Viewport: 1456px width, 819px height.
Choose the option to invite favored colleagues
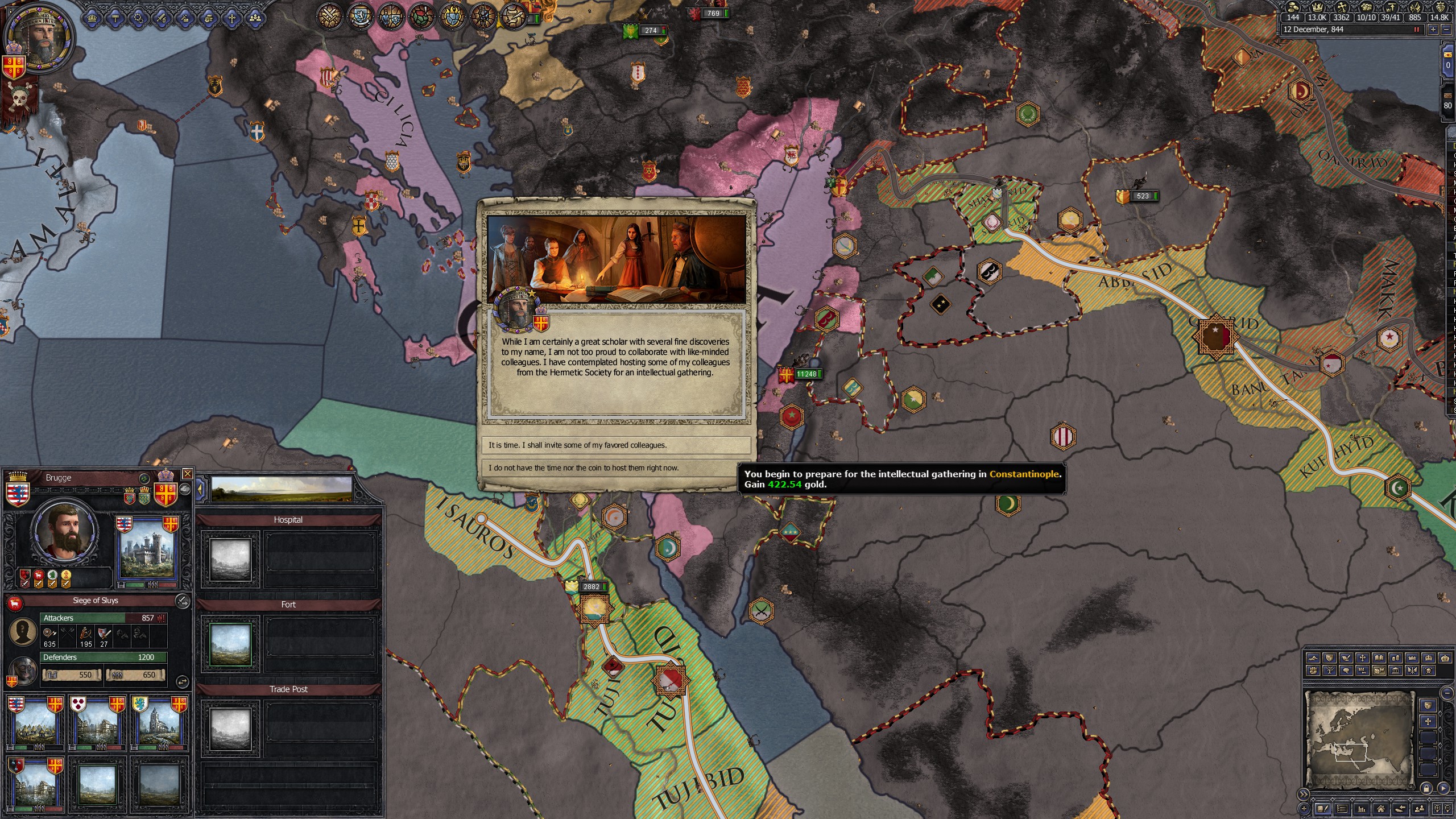click(x=618, y=445)
